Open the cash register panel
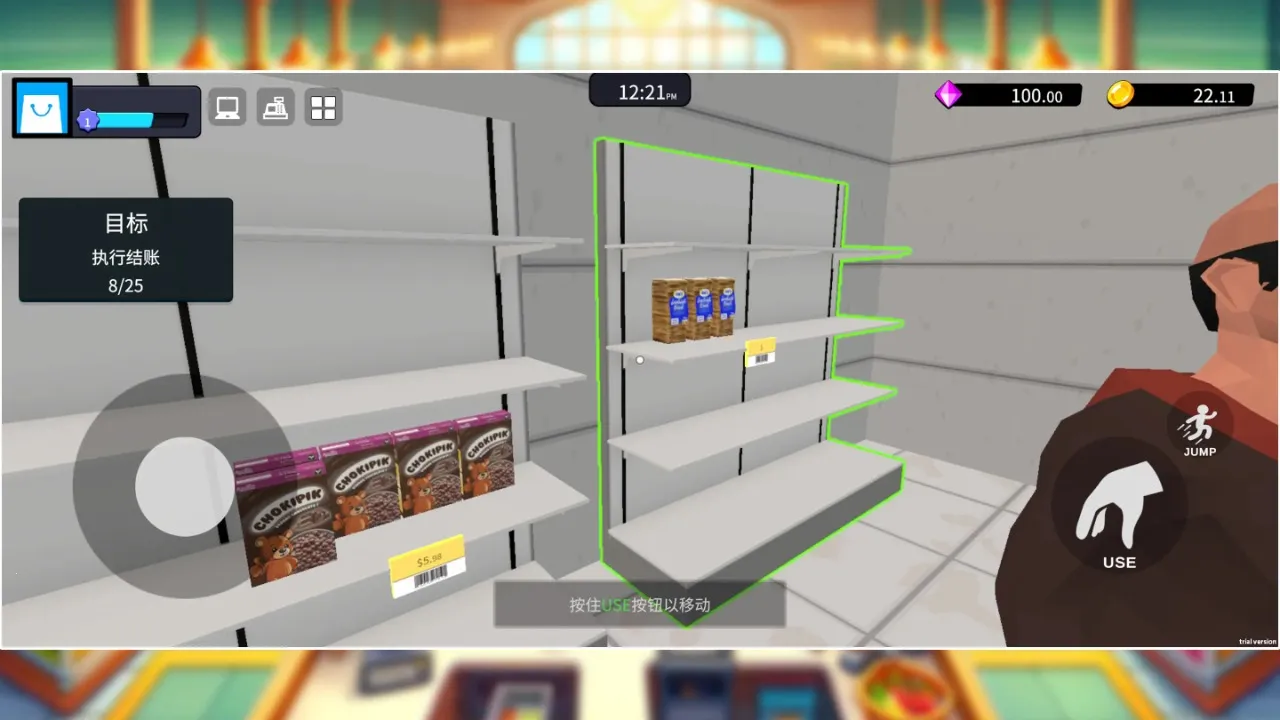Viewport: 1280px width, 720px height. click(x=275, y=106)
